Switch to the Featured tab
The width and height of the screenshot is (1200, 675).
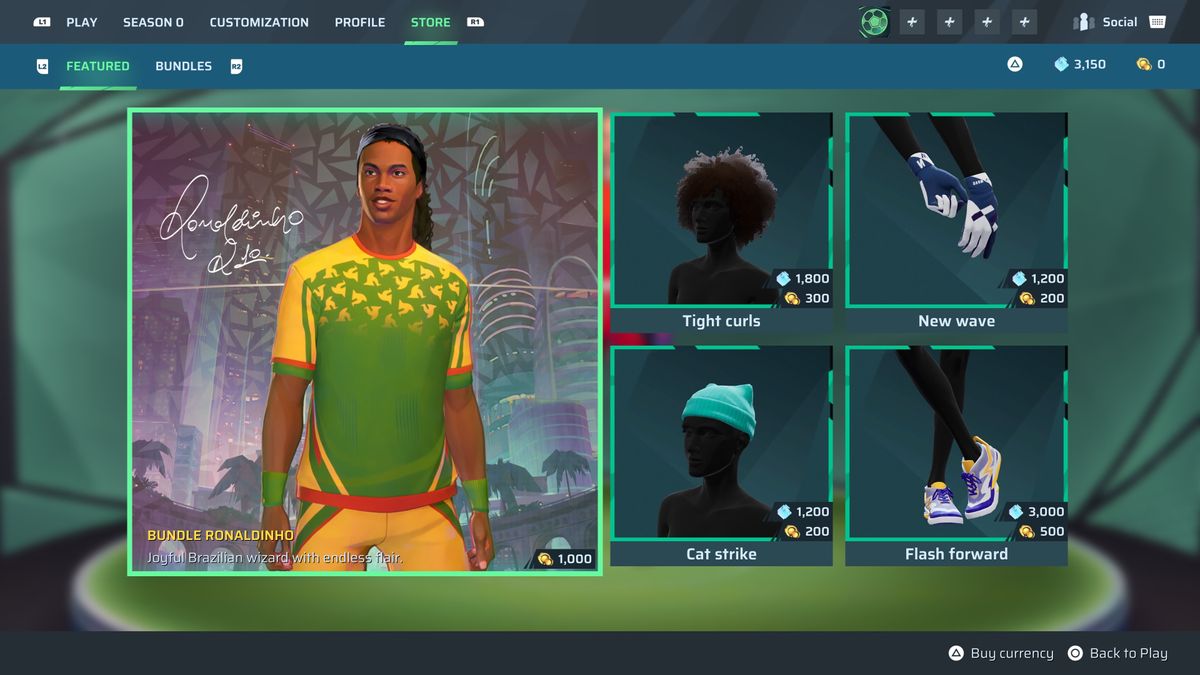point(98,66)
